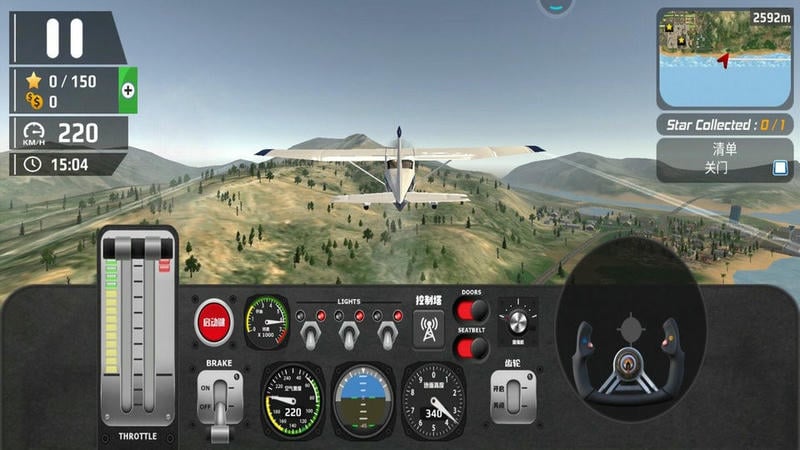Click the silver rotary knob
800x450 pixels.
point(517,321)
